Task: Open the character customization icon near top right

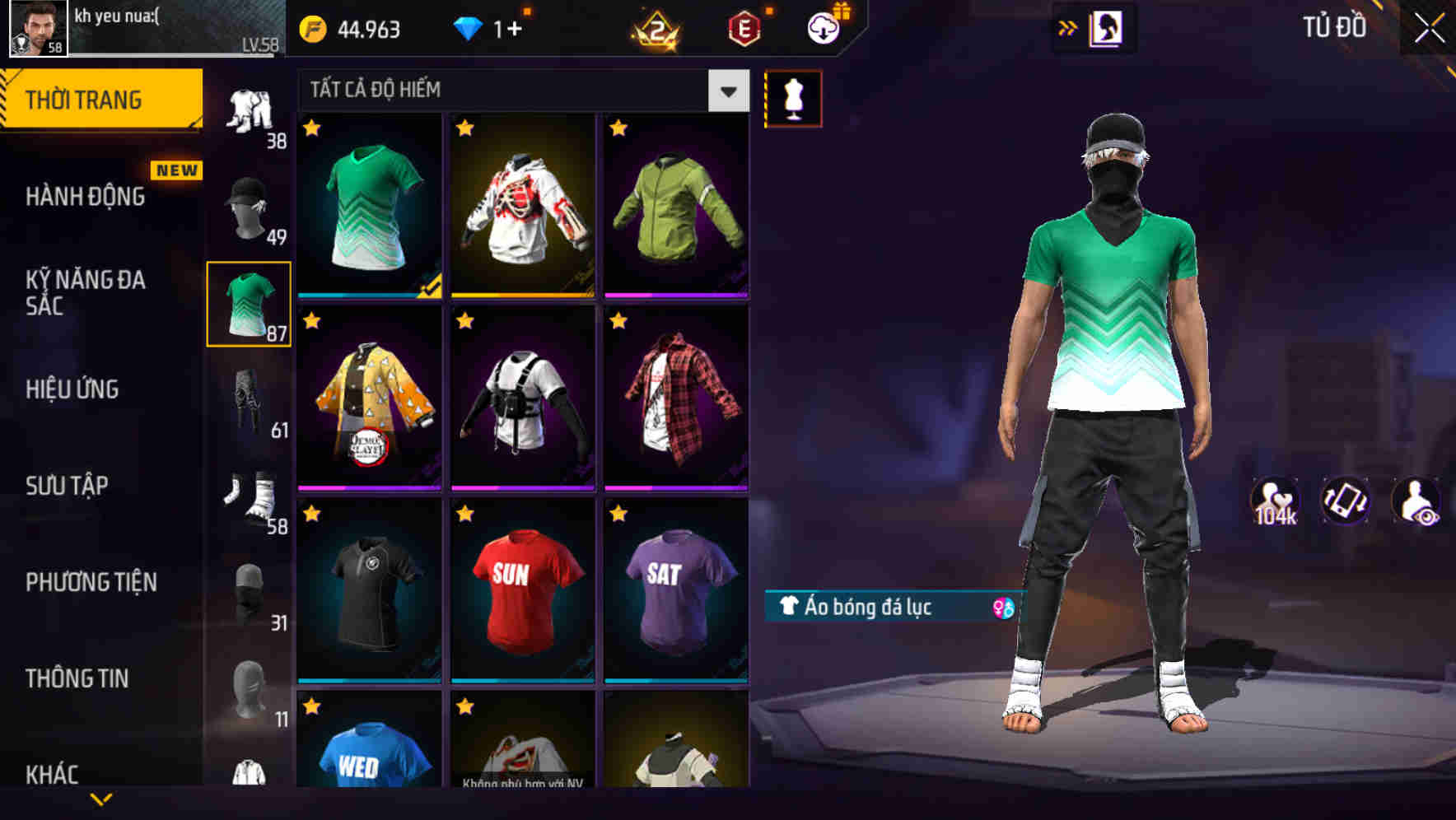Action: coord(1108,27)
